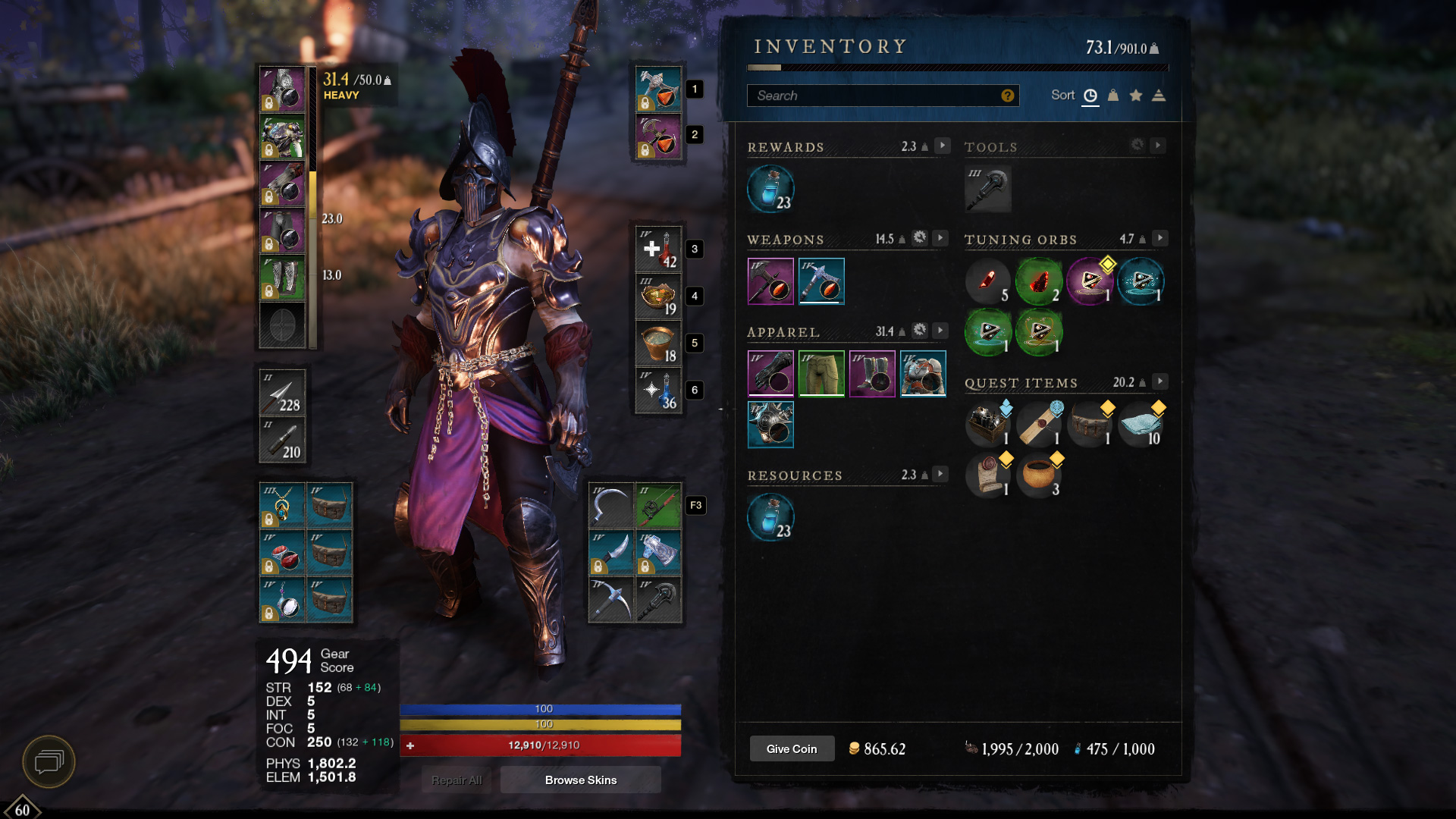This screenshot has height=819, width=1456.
Task: Select the purple war hammer in Weapons
Action: (770, 281)
